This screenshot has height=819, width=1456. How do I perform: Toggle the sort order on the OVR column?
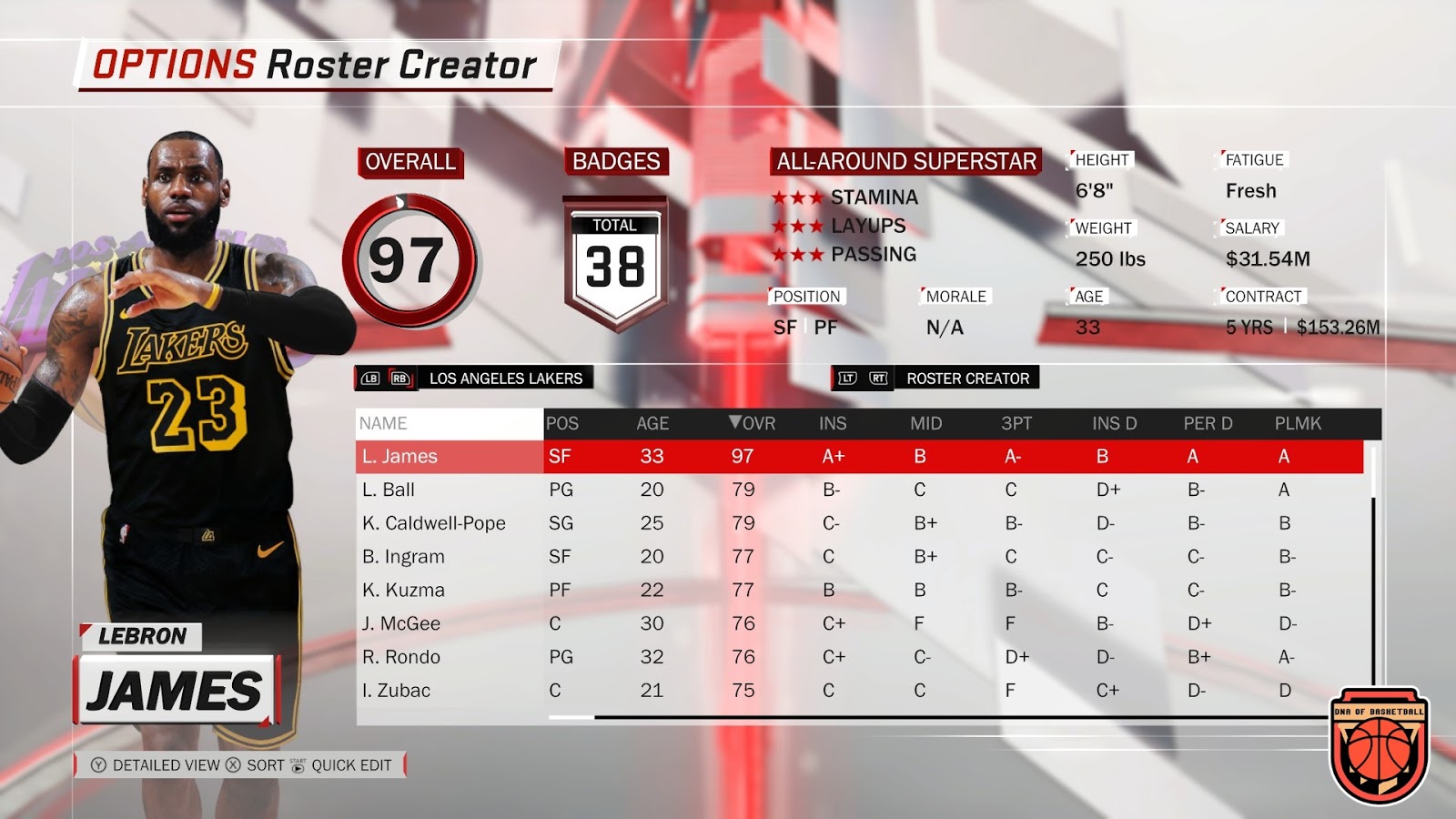pos(753,422)
